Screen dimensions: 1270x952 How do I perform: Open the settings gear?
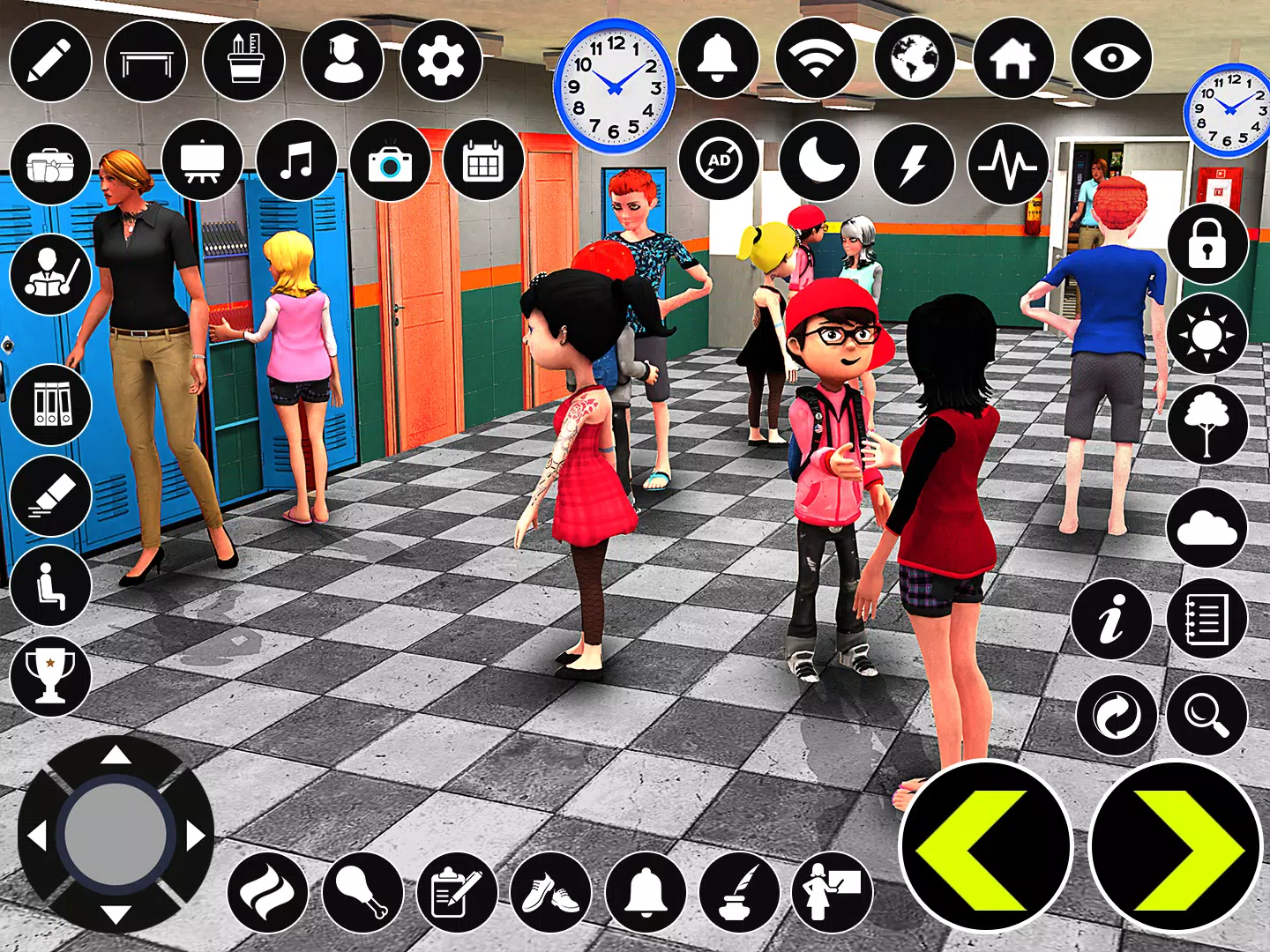coord(439,60)
